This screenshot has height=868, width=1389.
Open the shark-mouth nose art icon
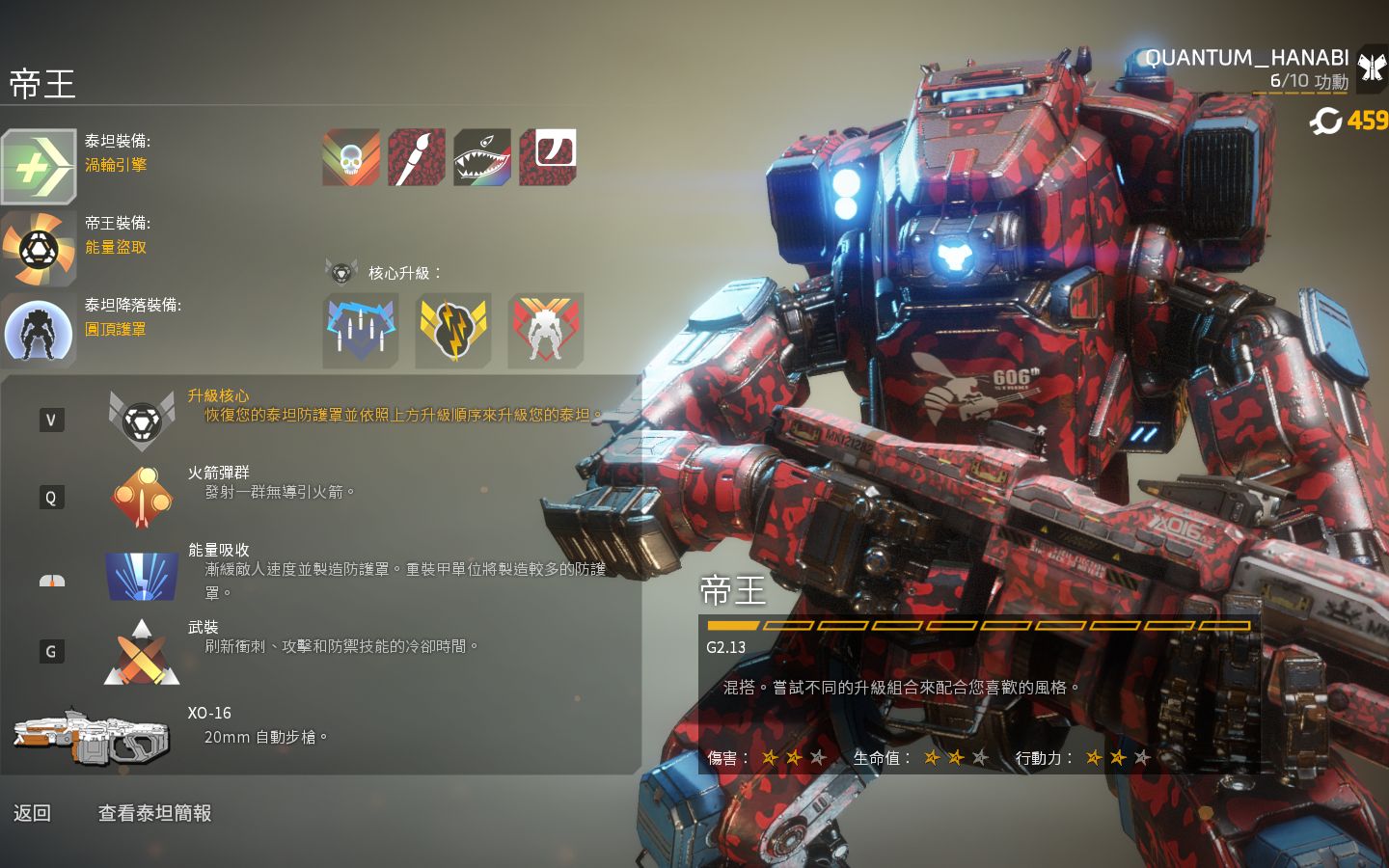pyautogui.click(x=482, y=157)
